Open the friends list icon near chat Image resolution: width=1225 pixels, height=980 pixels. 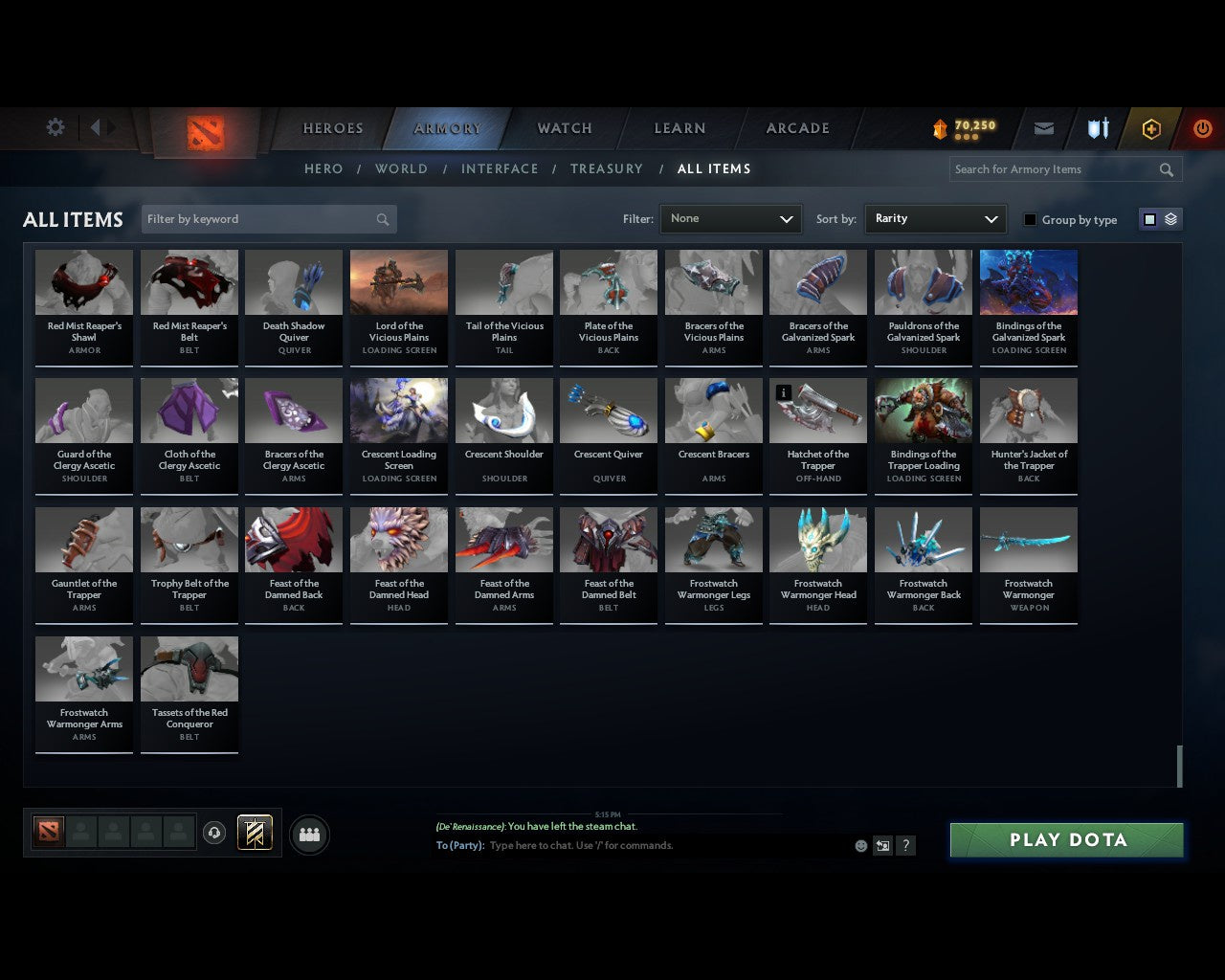pyautogui.click(x=308, y=834)
